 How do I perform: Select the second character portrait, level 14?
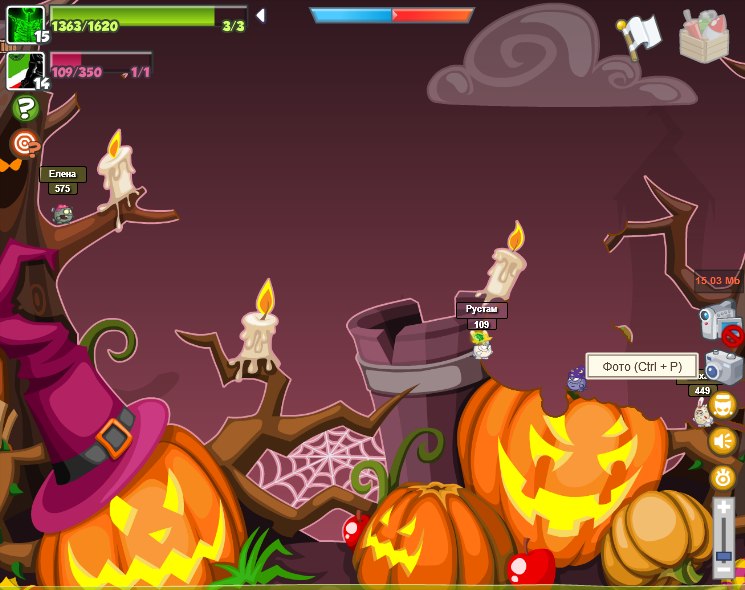click(x=25, y=71)
